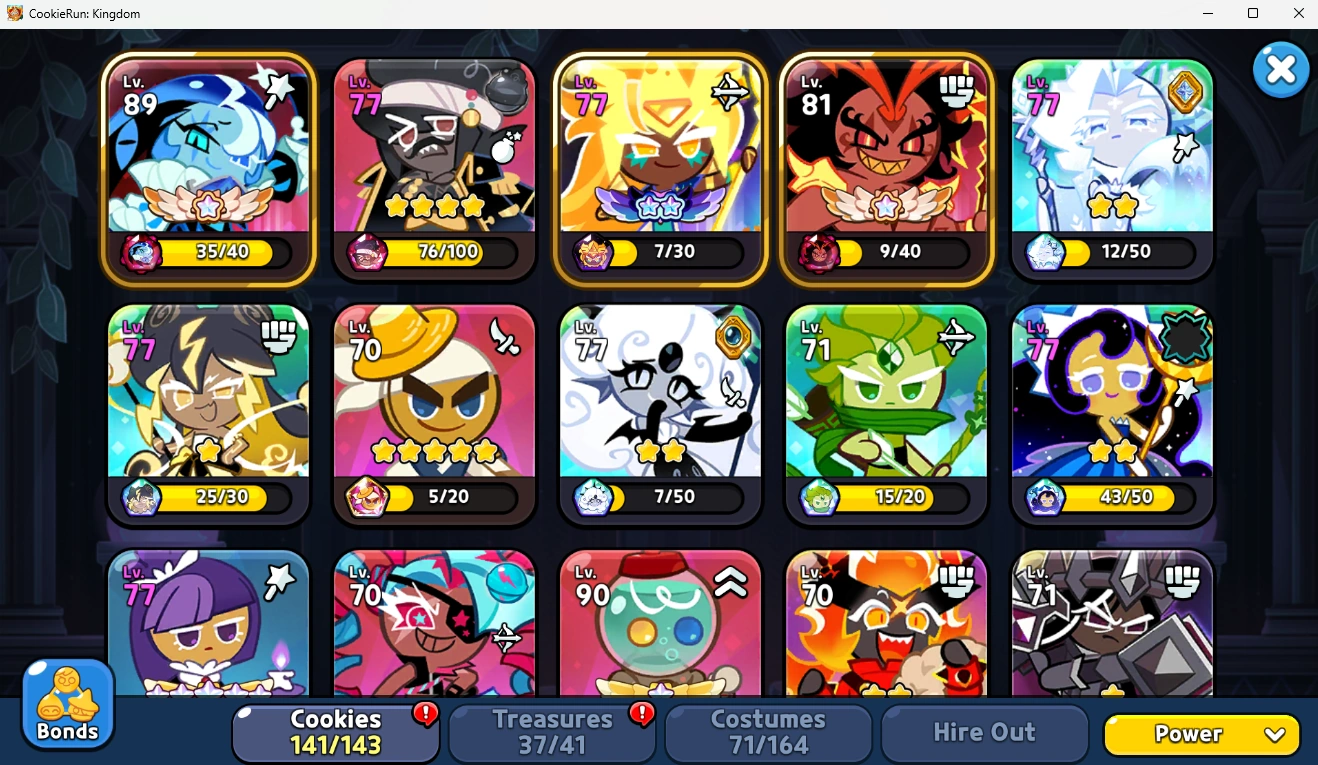Click the soulstone icon on the 35/40 progress bar

[141, 253]
